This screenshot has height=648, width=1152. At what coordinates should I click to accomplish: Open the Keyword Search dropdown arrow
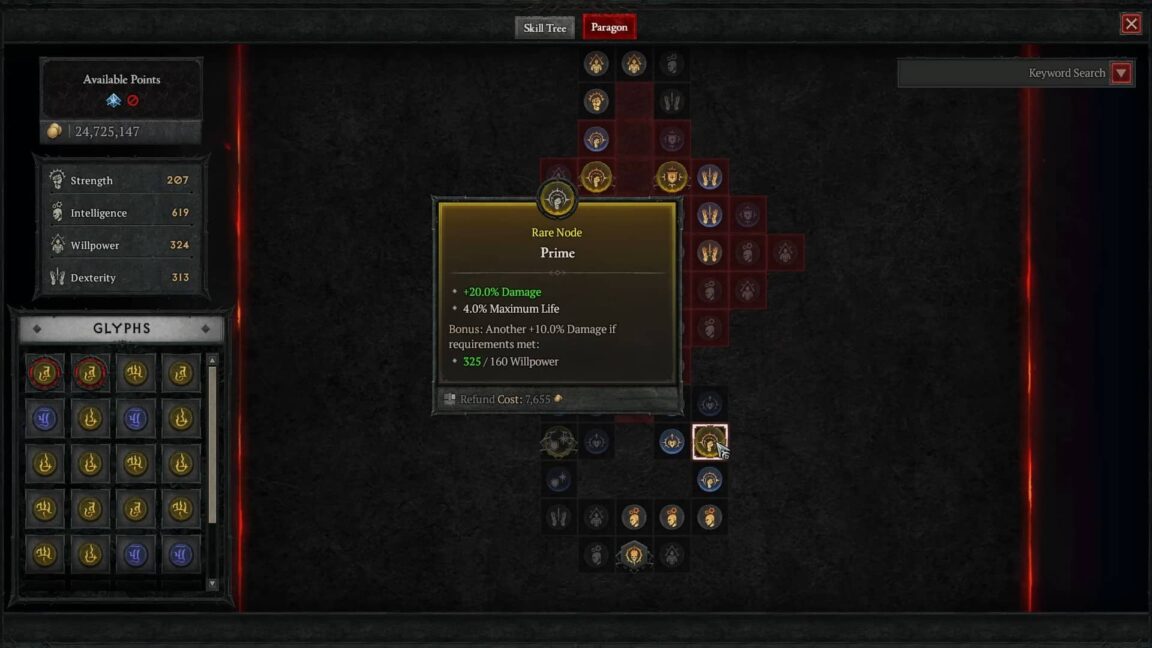(1121, 73)
